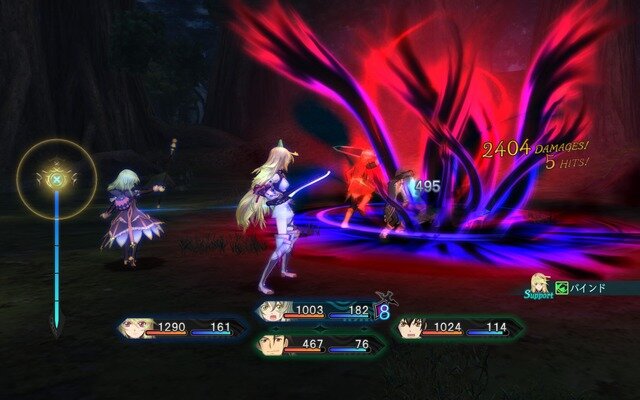Click the party member portrait with 467 HP
640x400 pixels.
(269, 345)
